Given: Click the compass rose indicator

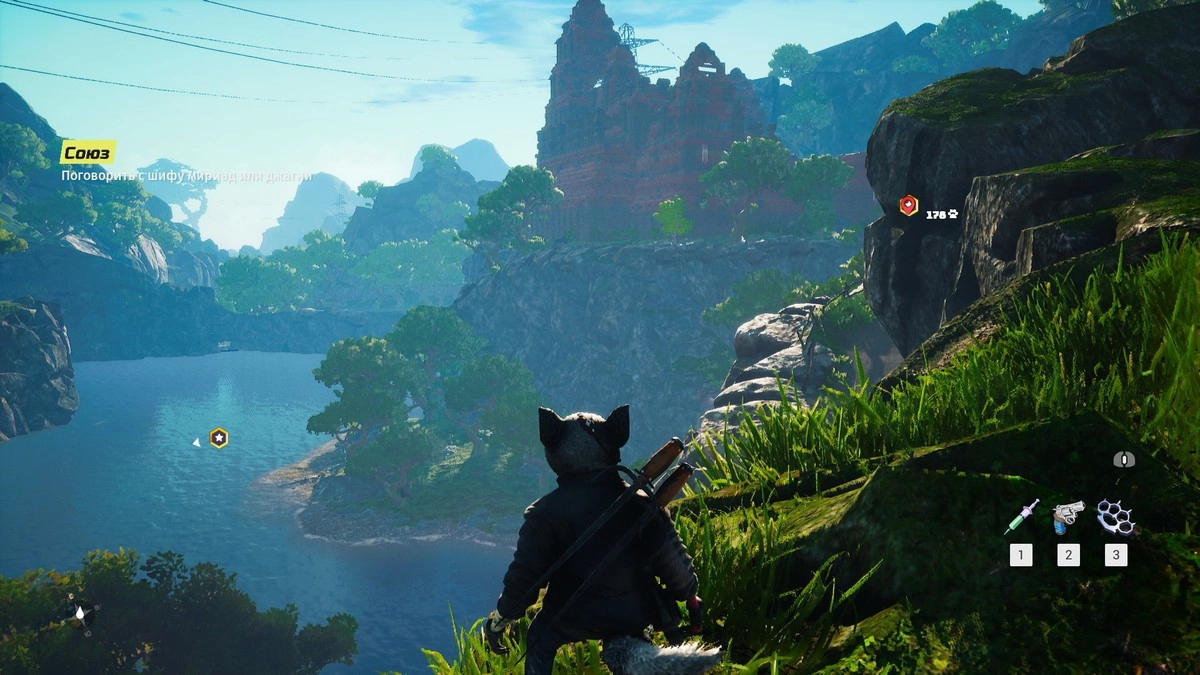Looking at the screenshot, I should (x=79, y=613).
